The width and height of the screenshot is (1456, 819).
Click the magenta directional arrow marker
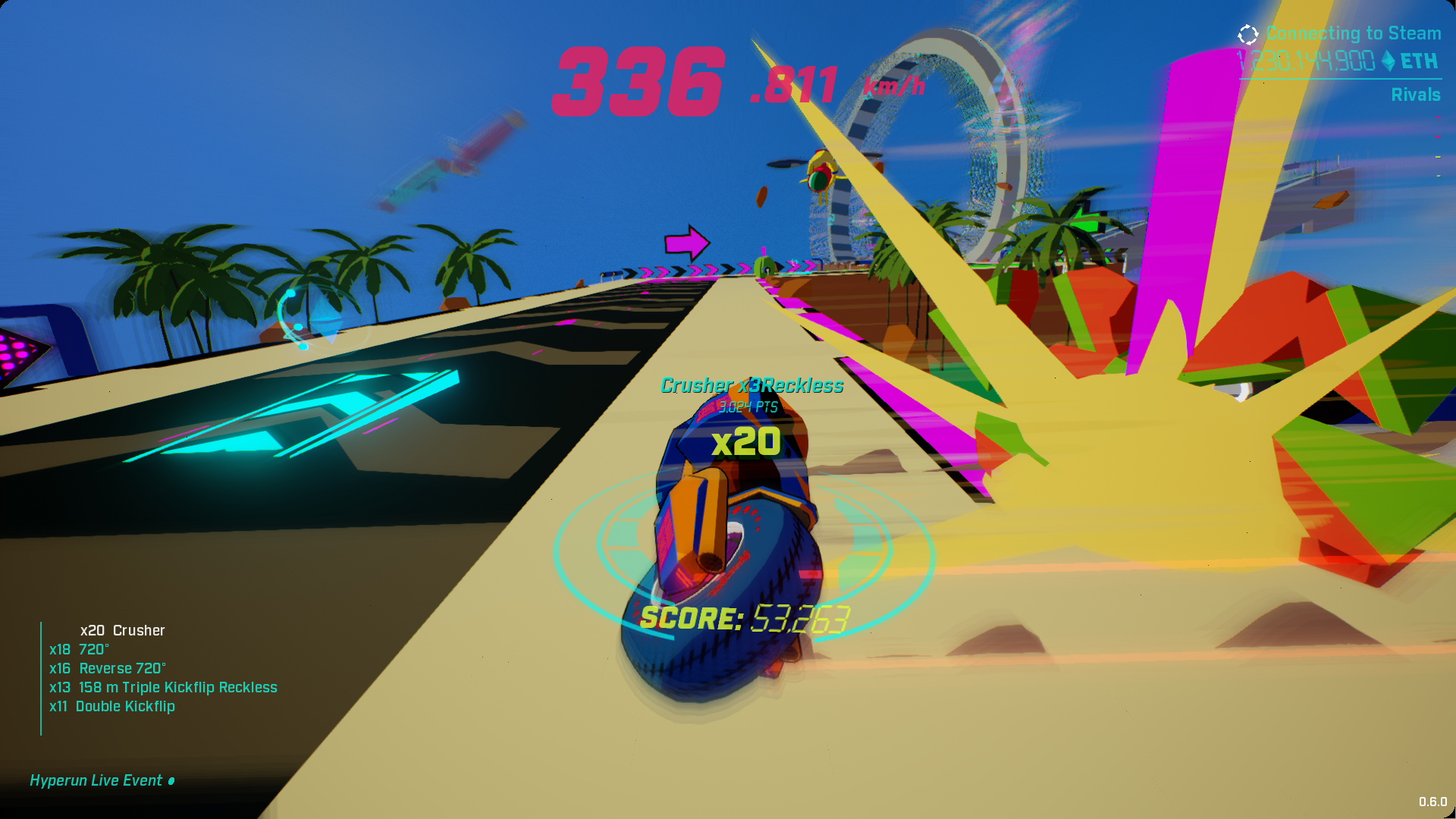(x=687, y=242)
